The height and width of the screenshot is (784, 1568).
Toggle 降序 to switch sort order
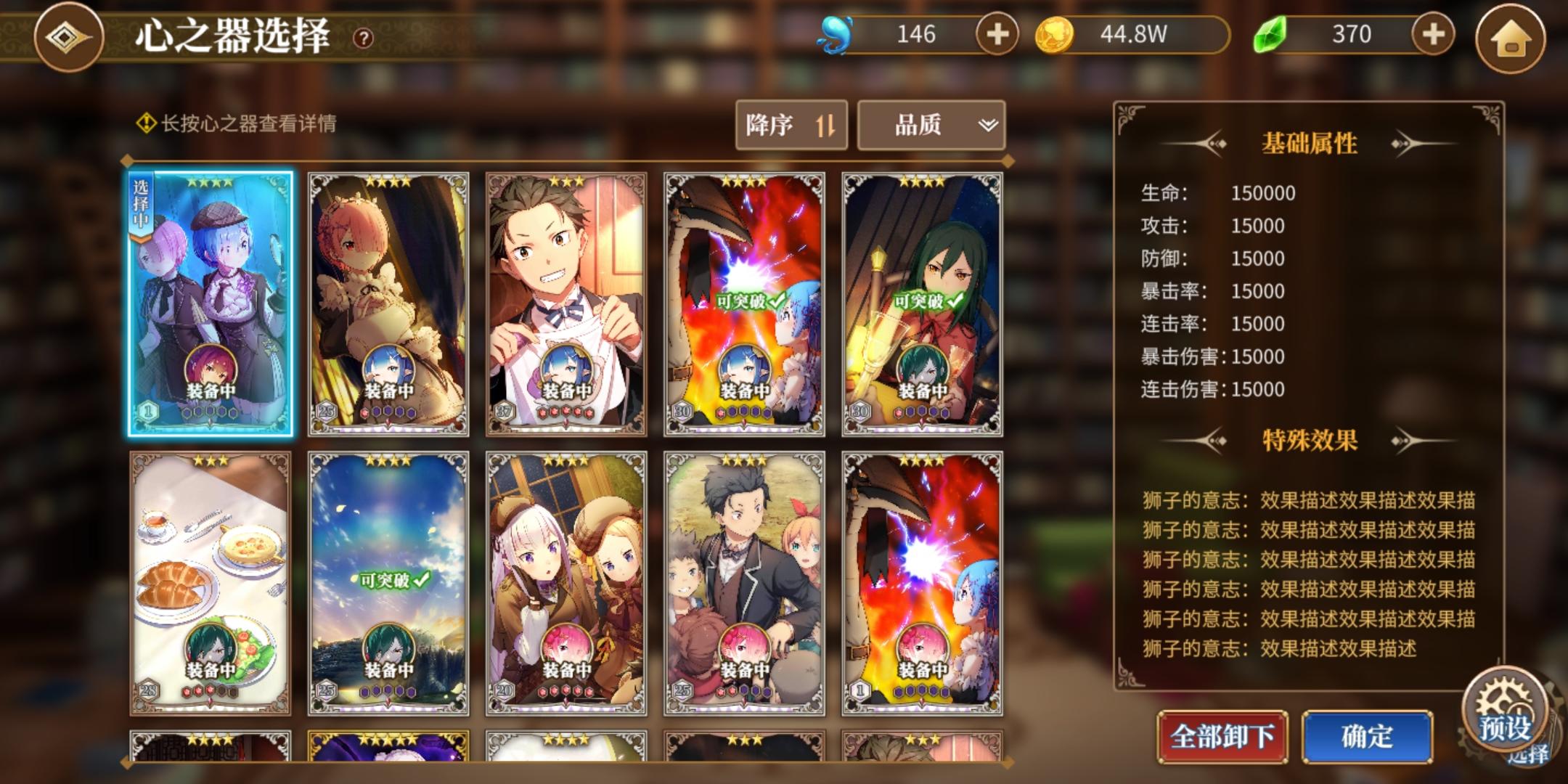[x=791, y=125]
